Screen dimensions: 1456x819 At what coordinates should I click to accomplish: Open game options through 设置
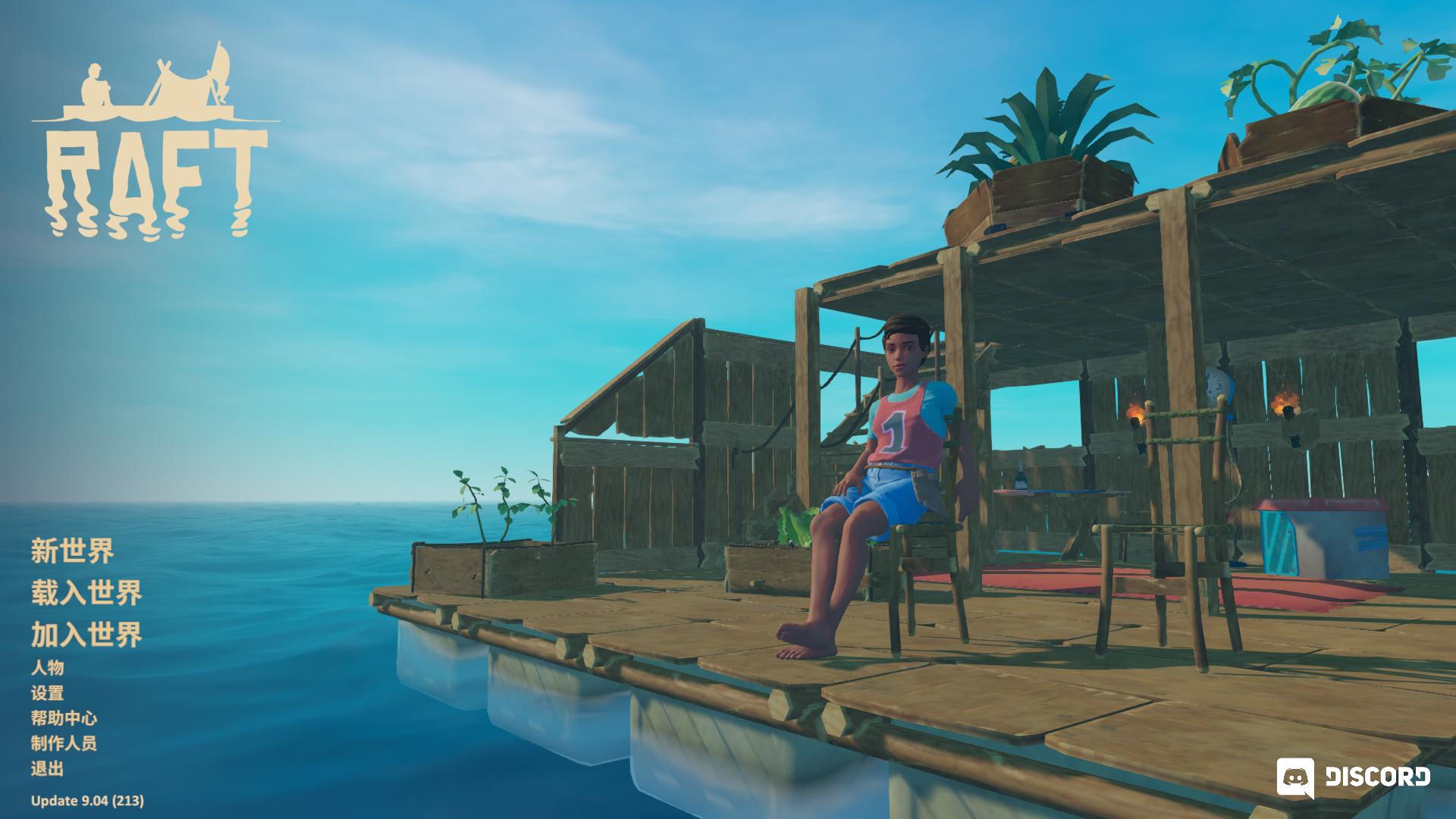click(x=48, y=694)
